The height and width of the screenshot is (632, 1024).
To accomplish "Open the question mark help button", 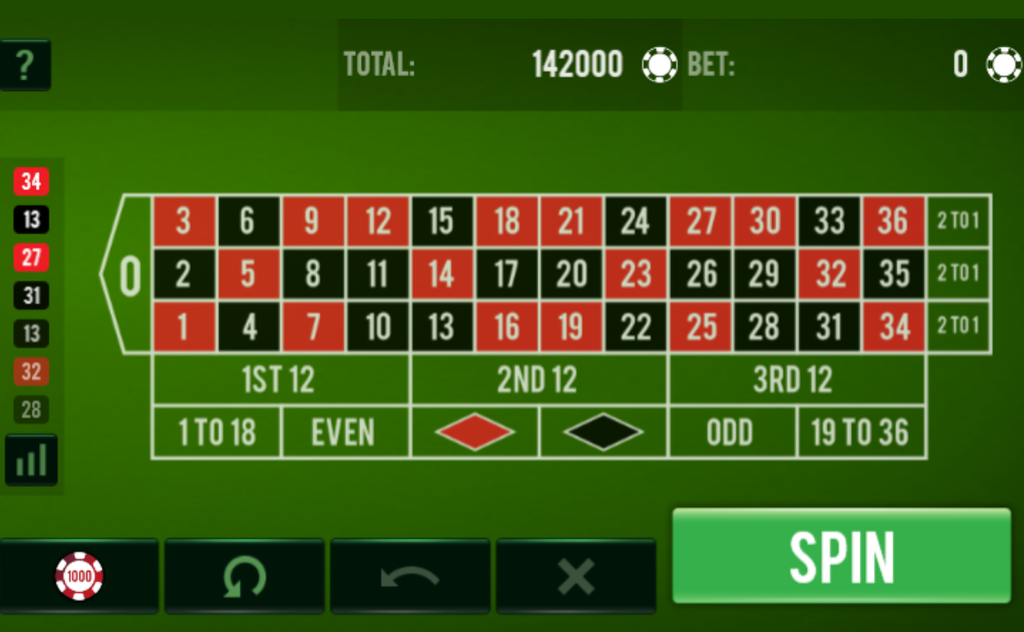I will (25, 65).
